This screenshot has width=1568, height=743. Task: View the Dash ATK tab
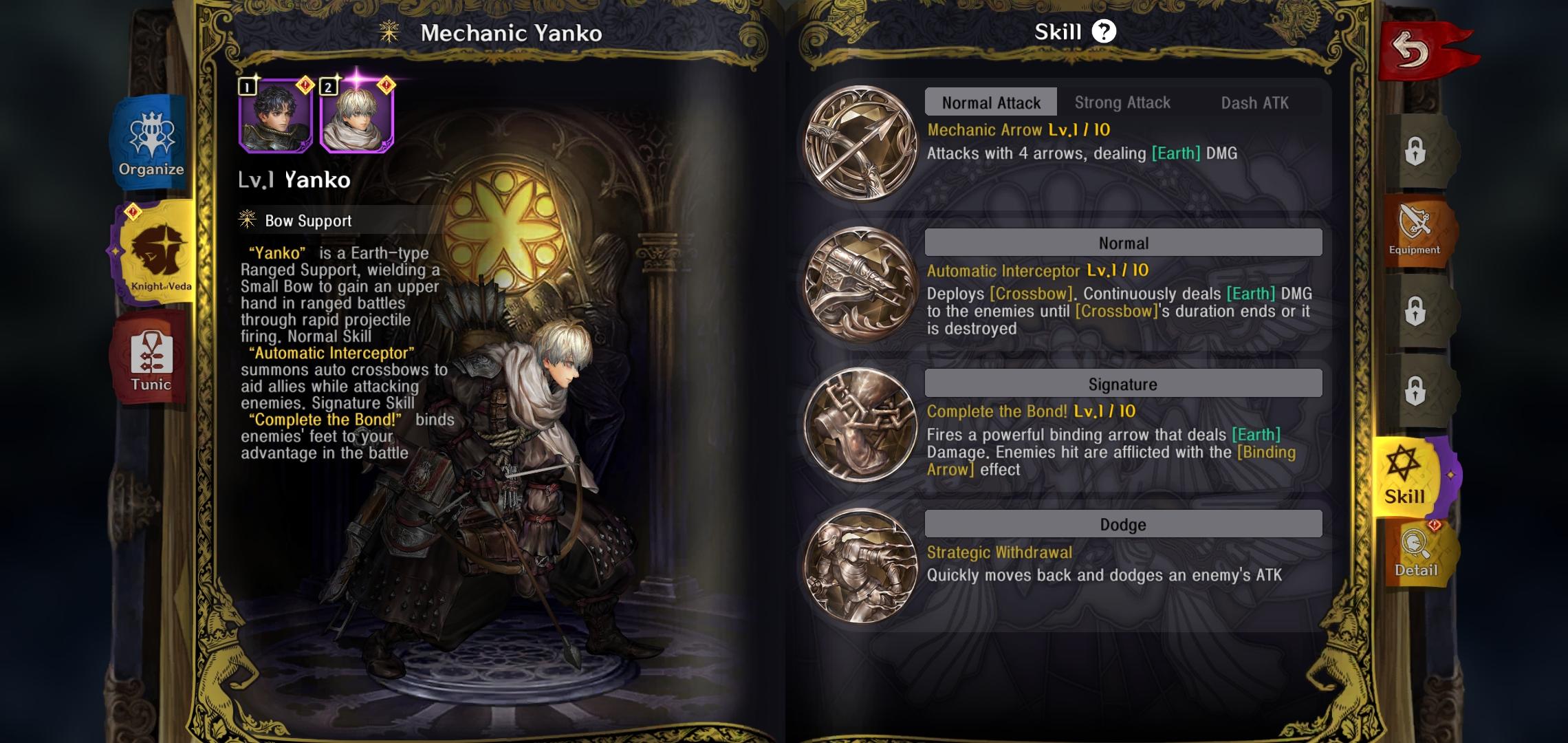[1254, 103]
